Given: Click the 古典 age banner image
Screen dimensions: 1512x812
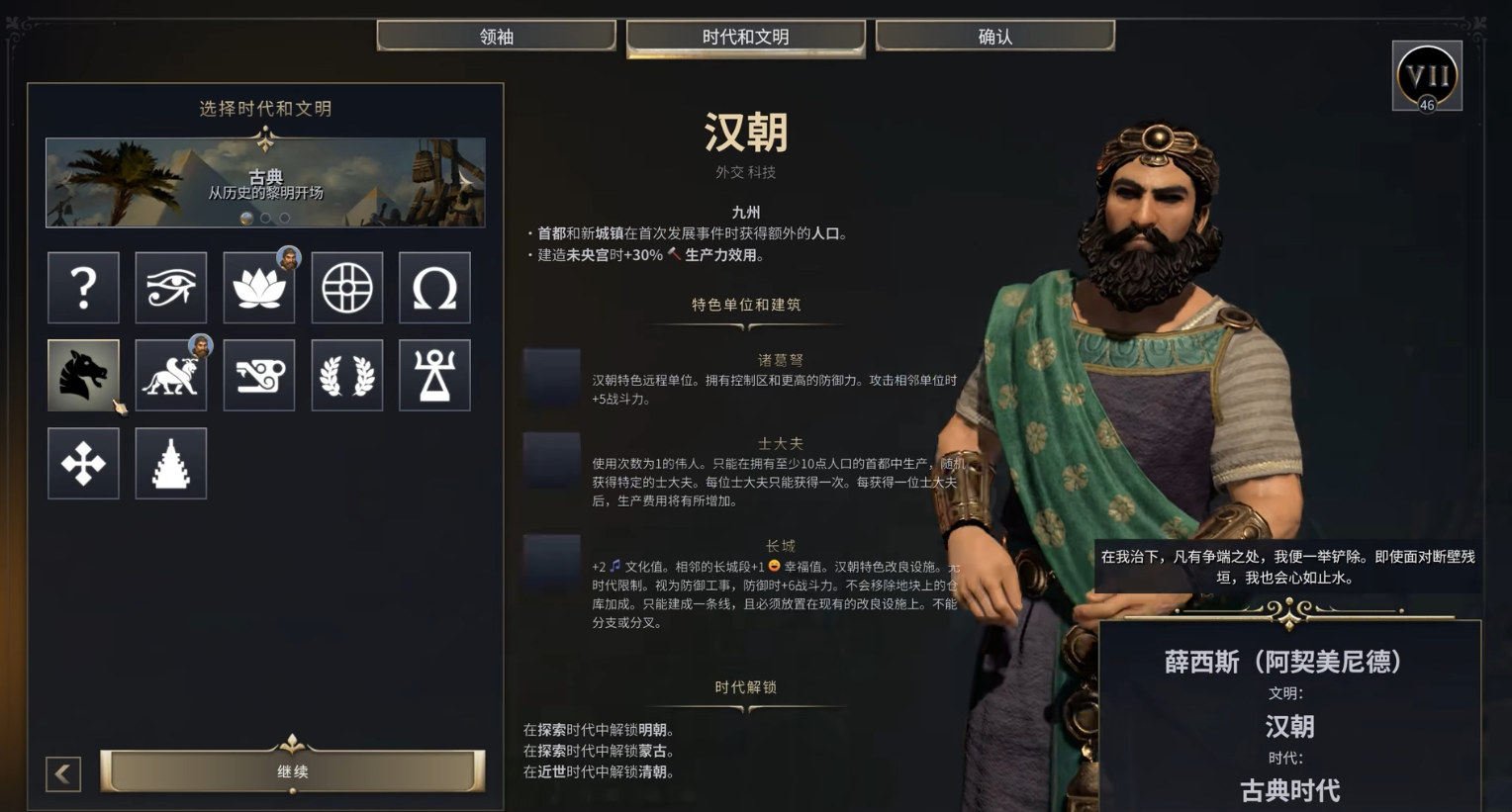Looking at the screenshot, I should [x=264, y=182].
